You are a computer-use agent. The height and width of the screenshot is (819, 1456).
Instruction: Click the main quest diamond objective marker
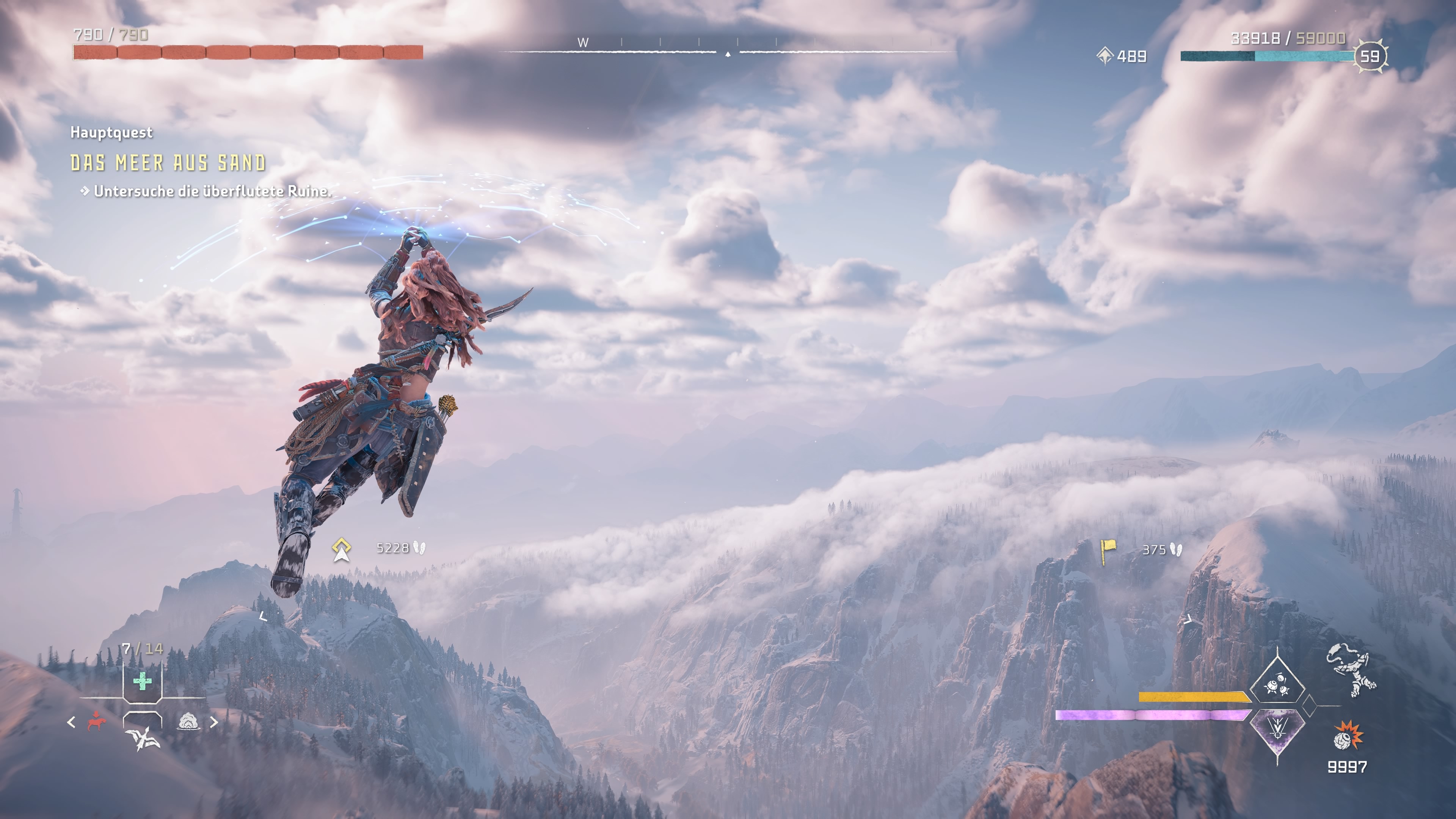click(341, 549)
